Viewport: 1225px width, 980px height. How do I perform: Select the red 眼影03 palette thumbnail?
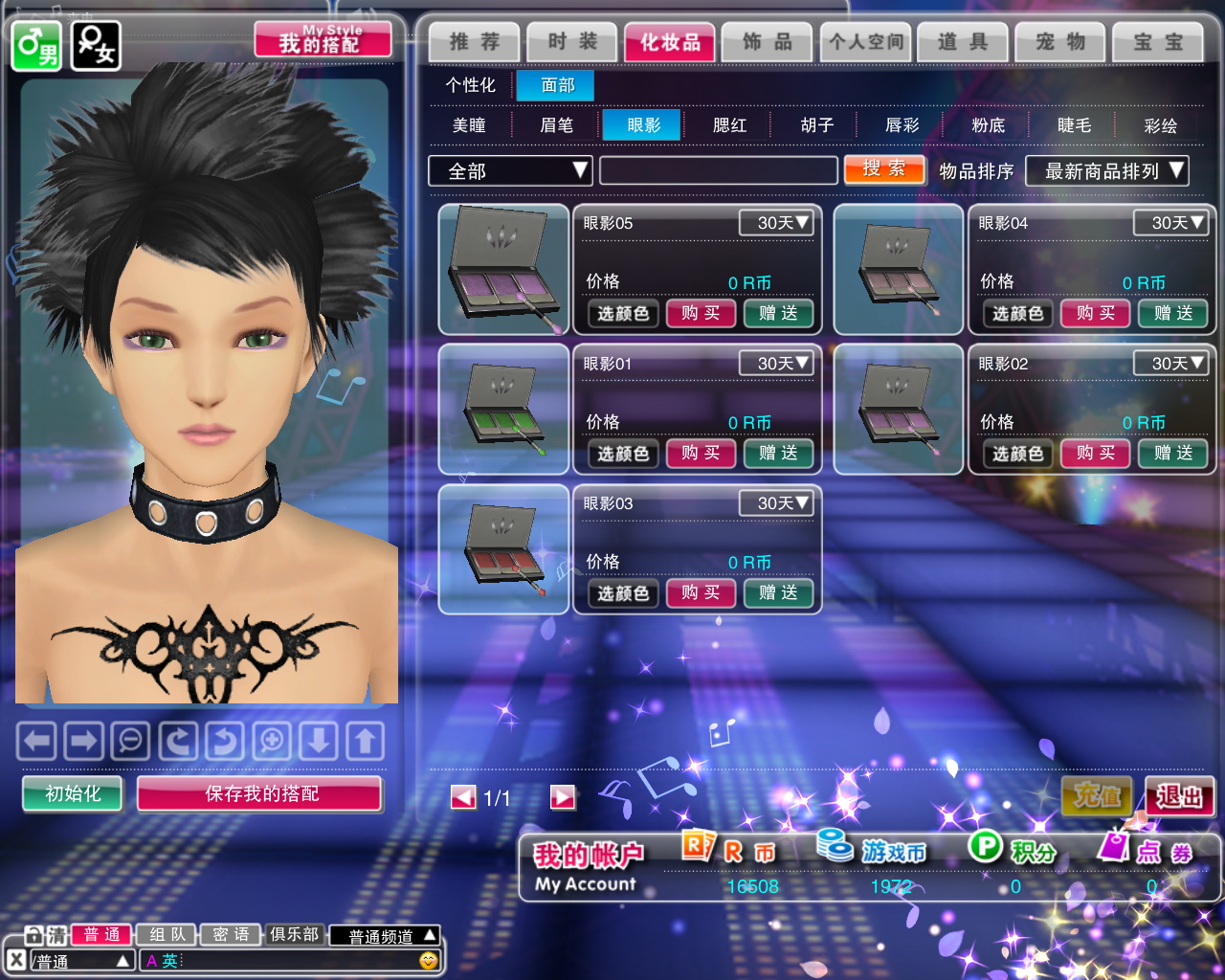(504, 548)
